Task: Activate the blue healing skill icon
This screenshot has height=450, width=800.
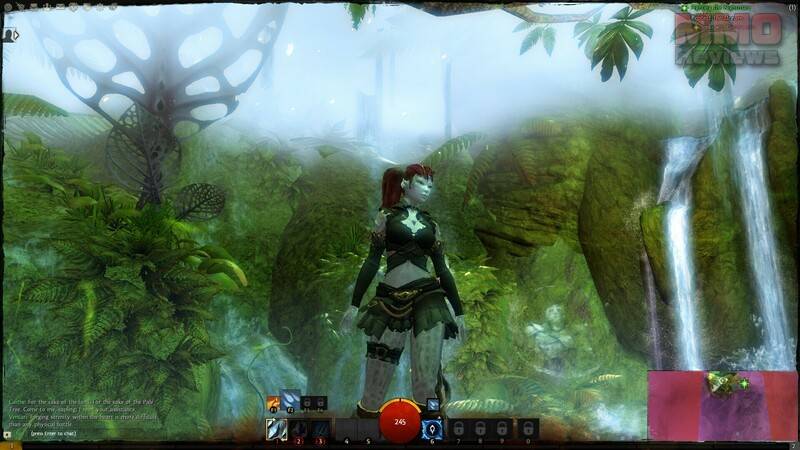Action: pos(434,428)
